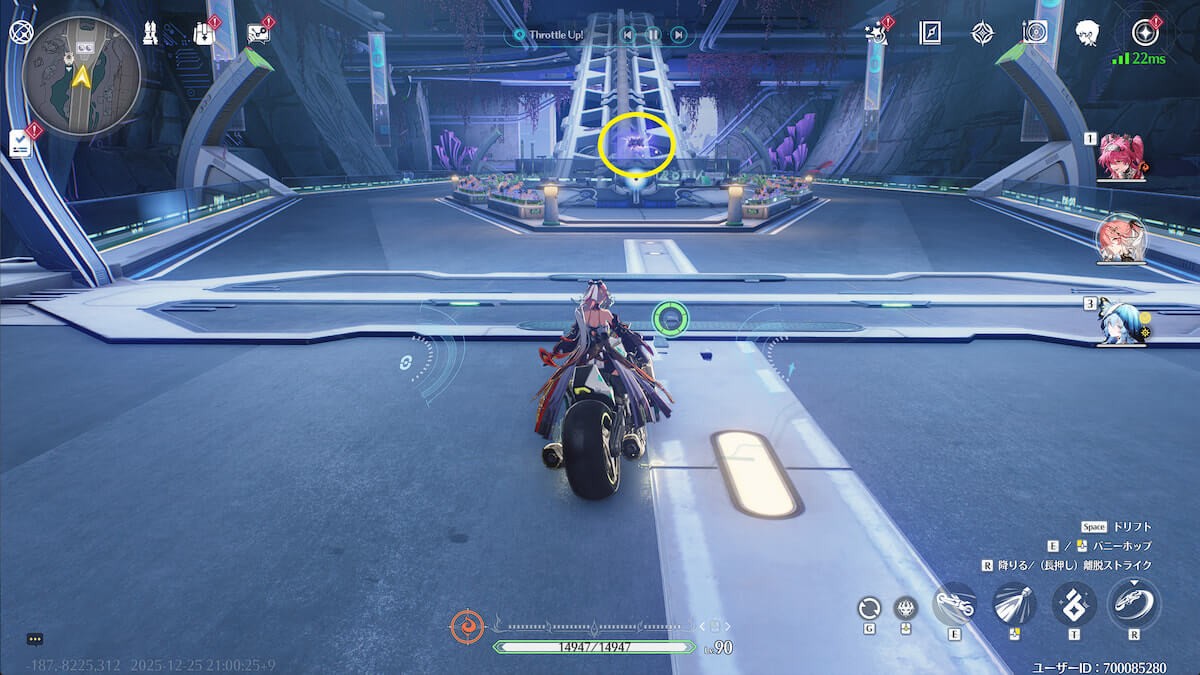Activate the motorcycle bunny hop skill icon
Screen dimensions: 1200x675
(x=953, y=604)
